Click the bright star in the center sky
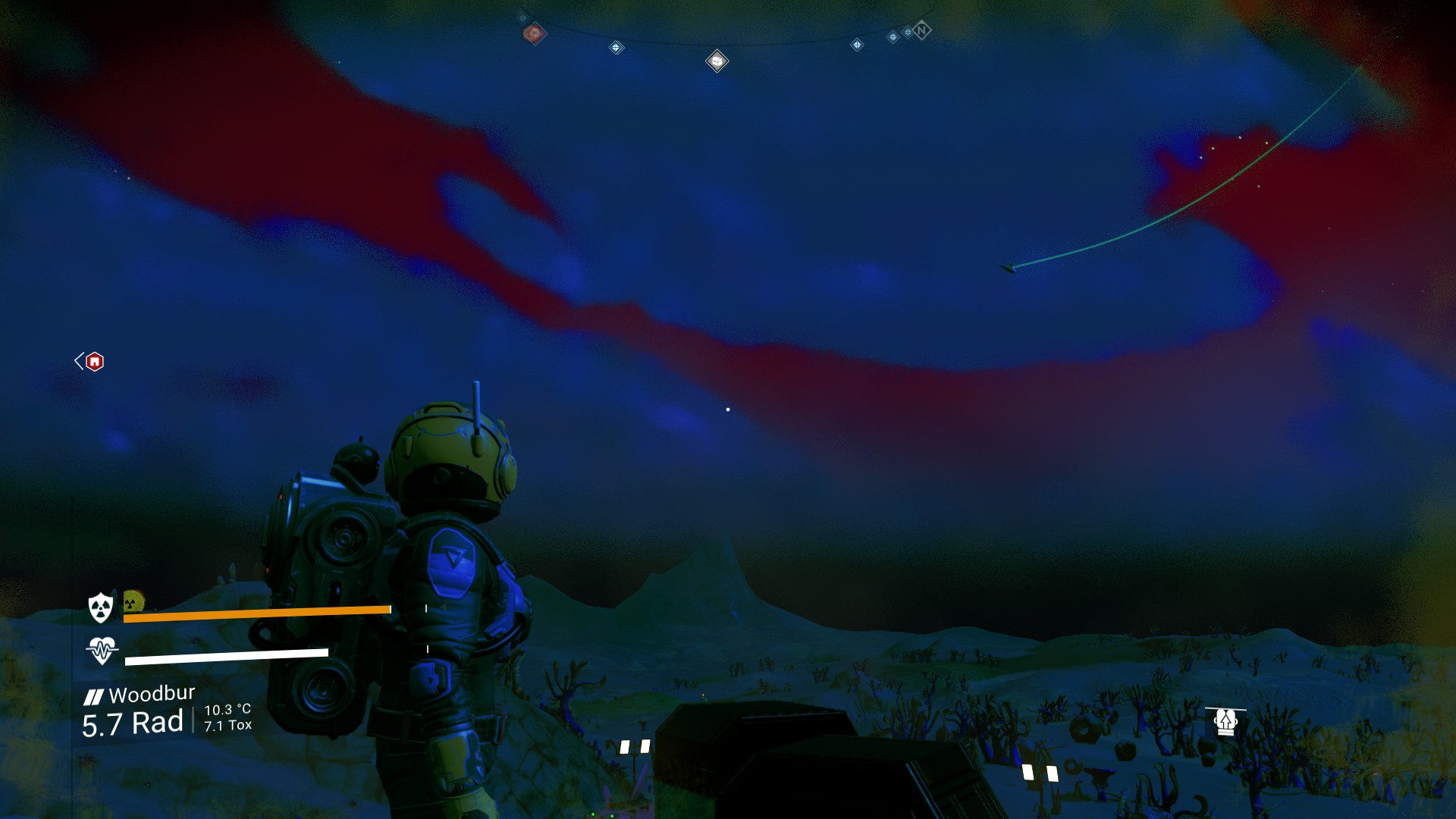 (x=729, y=408)
